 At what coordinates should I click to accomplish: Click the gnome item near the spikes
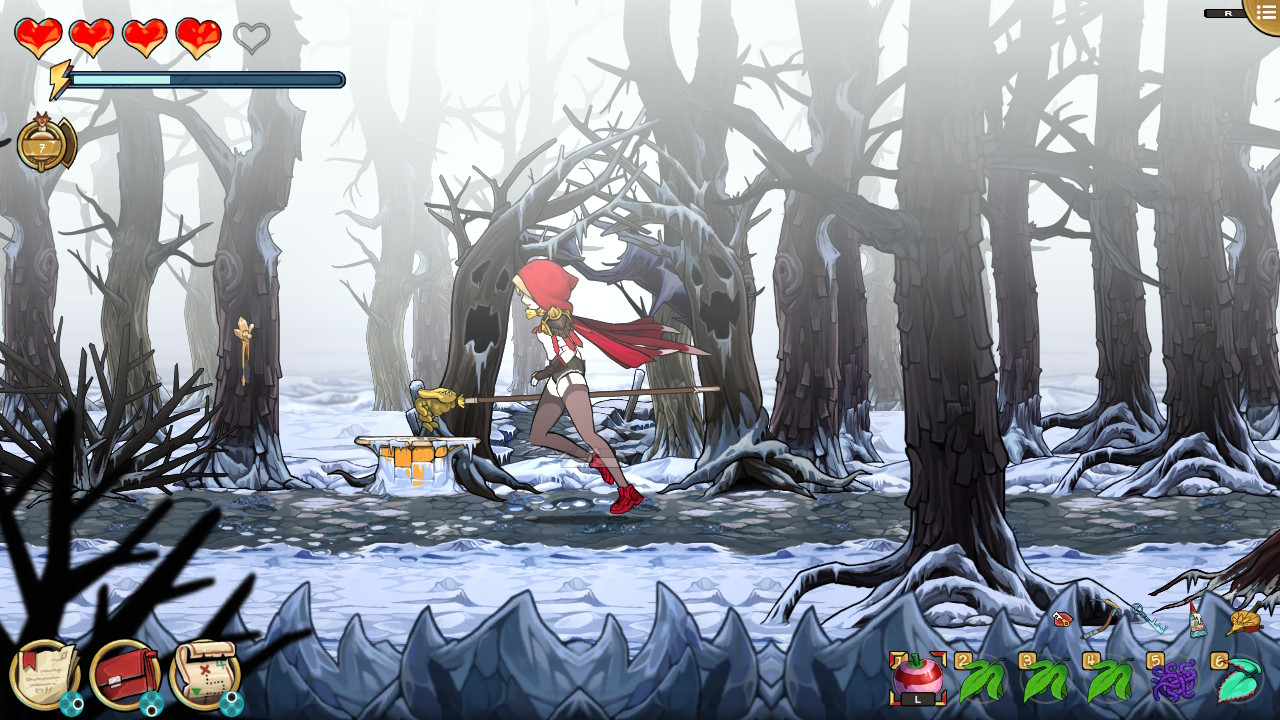1196,620
